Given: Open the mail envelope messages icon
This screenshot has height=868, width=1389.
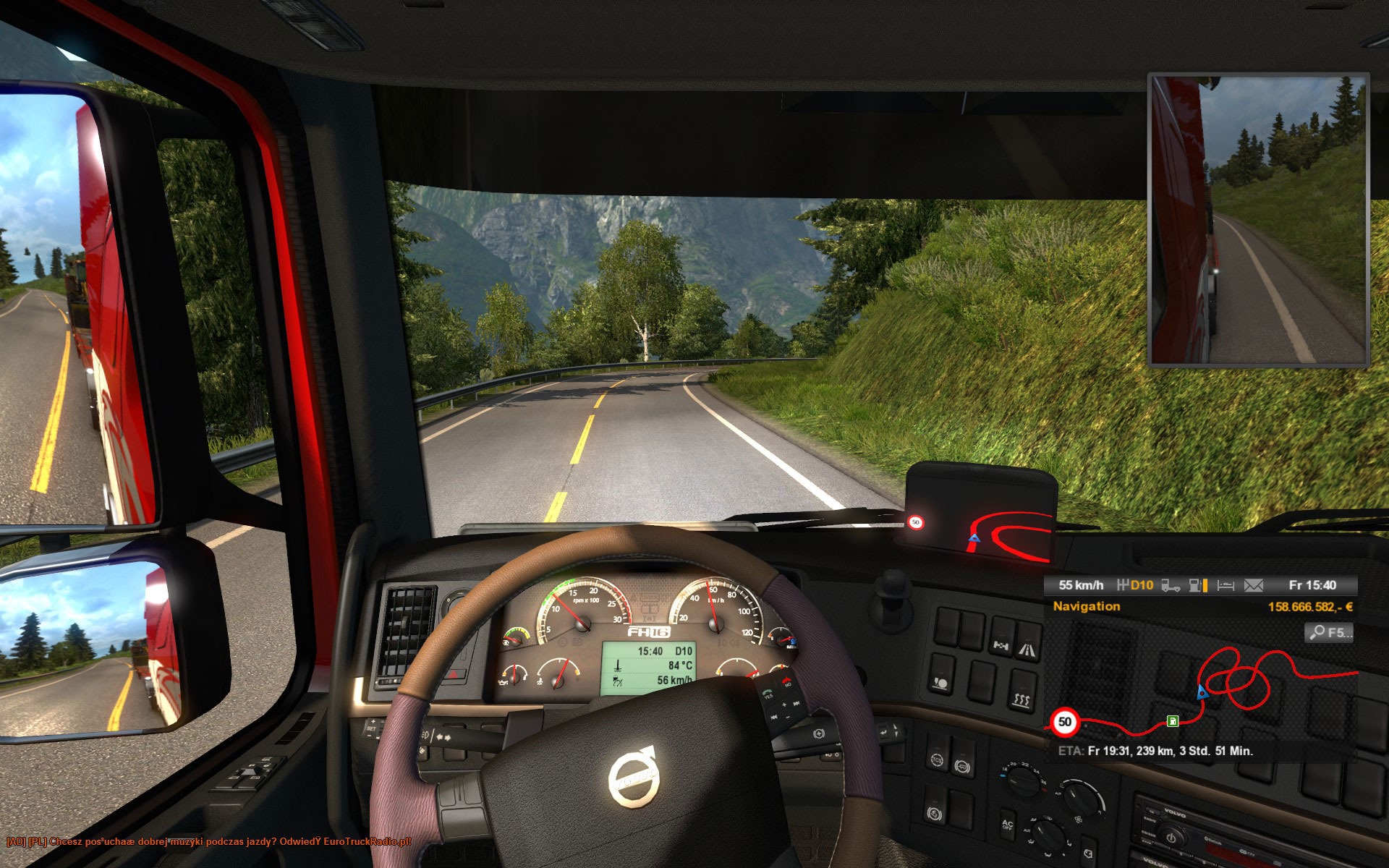Looking at the screenshot, I should point(1253,585).
